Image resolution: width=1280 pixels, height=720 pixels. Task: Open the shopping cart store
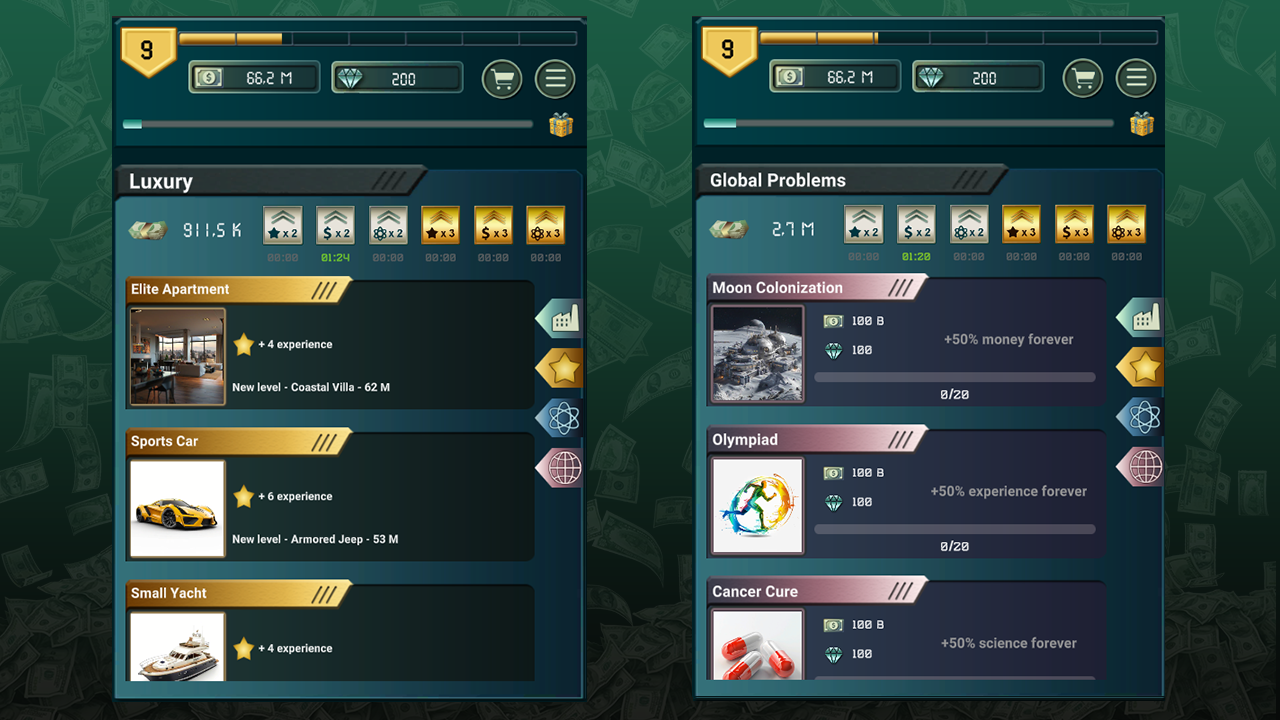(502, 79)
